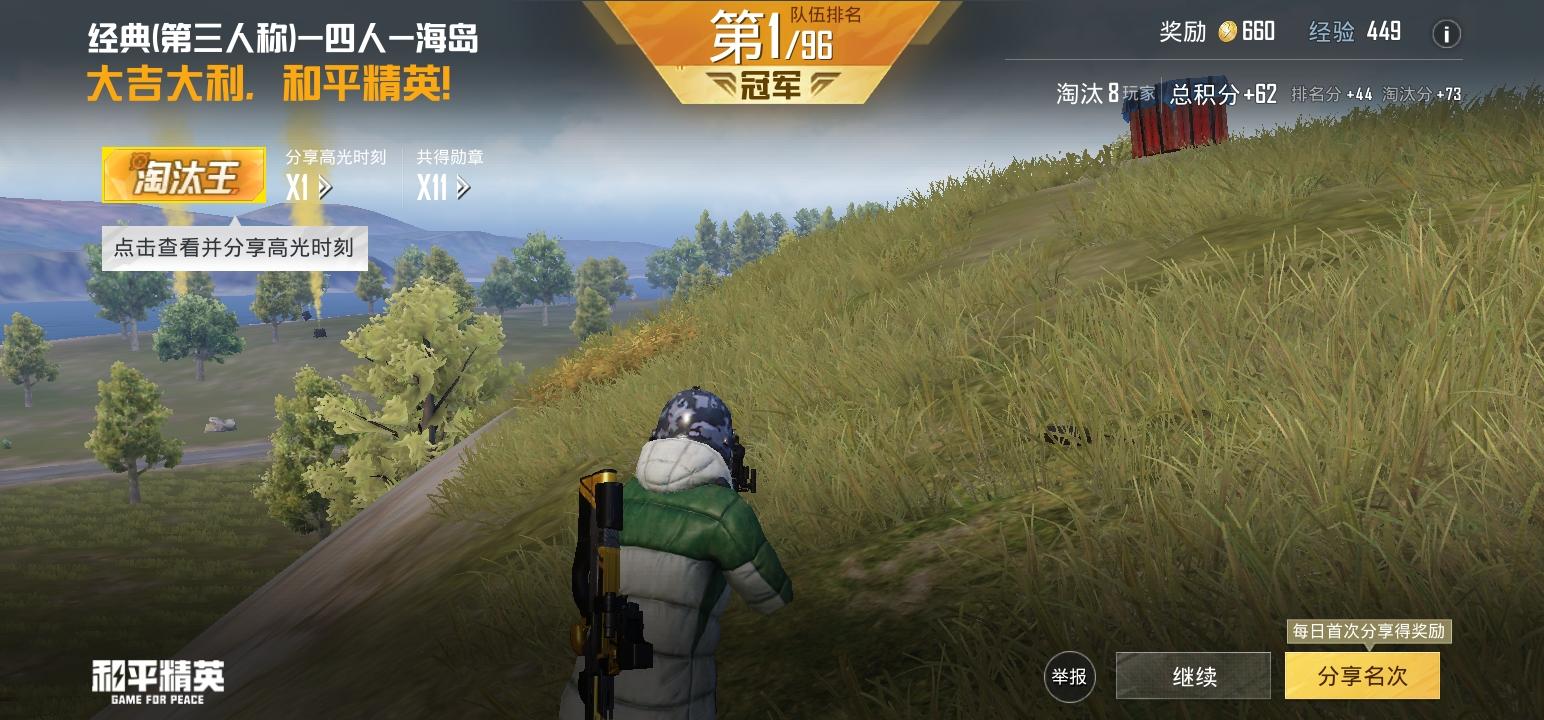Click the gold coin icon beside 660
Screen dimensions: 1544x720
1226,32
